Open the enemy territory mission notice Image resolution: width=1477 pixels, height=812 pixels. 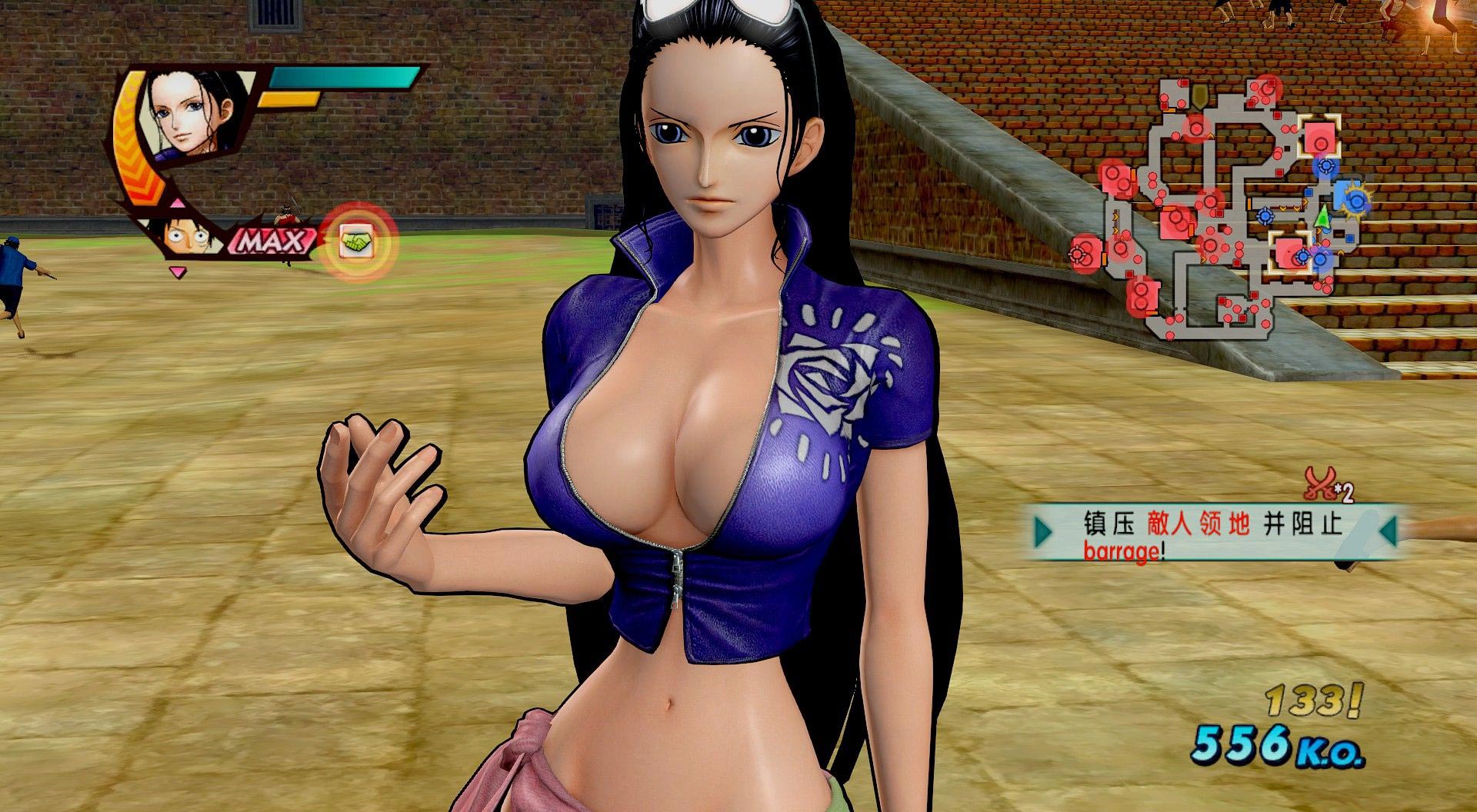(x=1213, y=531)
